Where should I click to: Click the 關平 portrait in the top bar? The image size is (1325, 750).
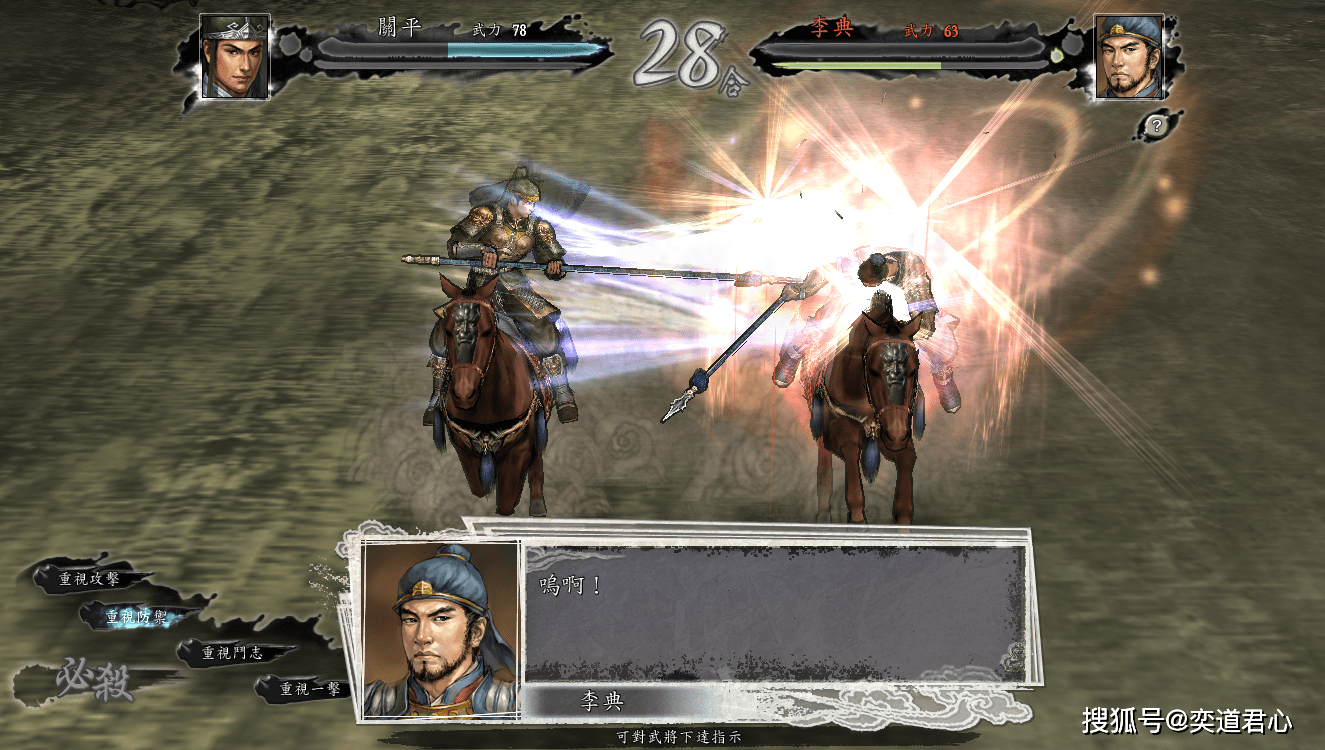pos(235,56)
